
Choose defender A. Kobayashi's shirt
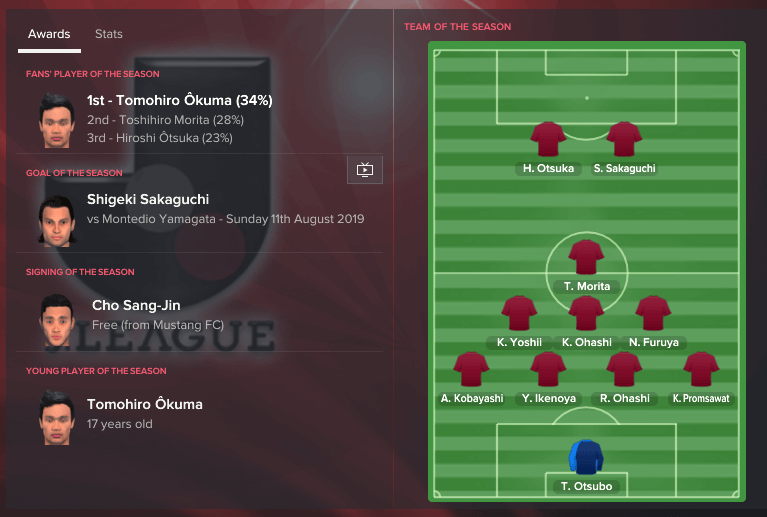coord(472,369)
